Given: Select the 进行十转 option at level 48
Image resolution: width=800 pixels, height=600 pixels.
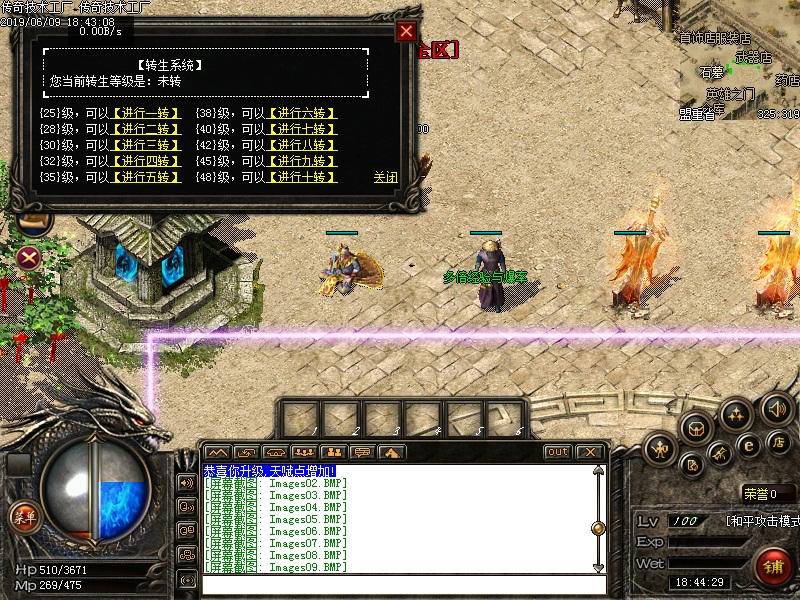Looking at the screenshot, I should pyautogui.click(x=301, y=177).
